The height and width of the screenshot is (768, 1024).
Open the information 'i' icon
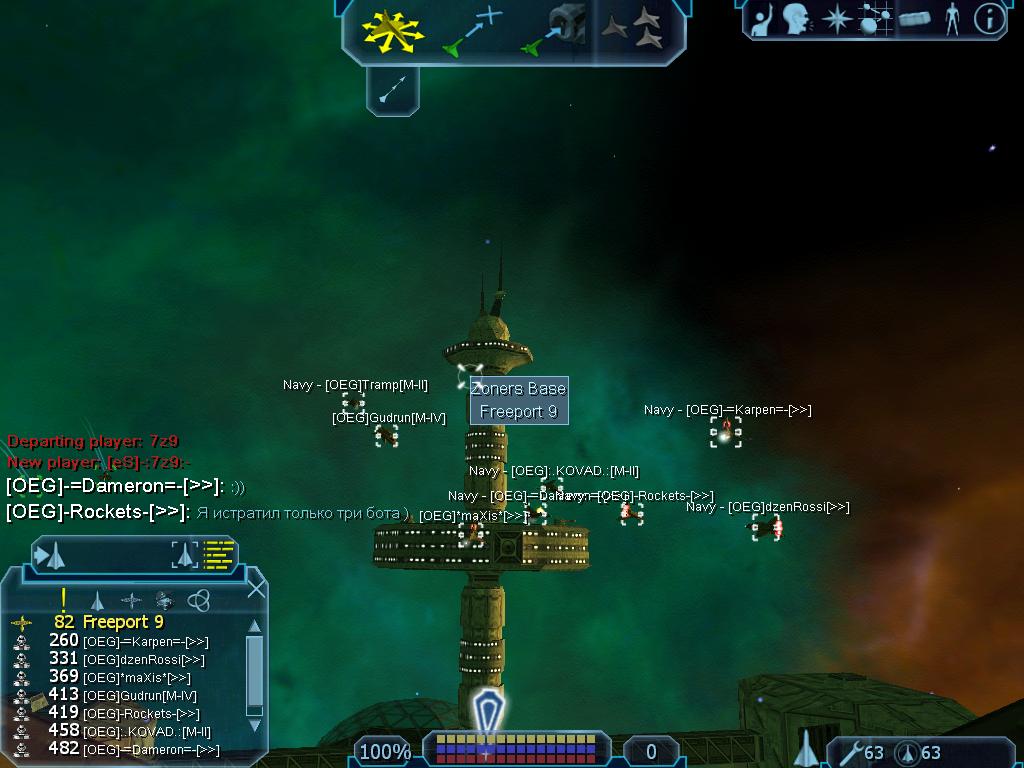[x=989, y=18]
